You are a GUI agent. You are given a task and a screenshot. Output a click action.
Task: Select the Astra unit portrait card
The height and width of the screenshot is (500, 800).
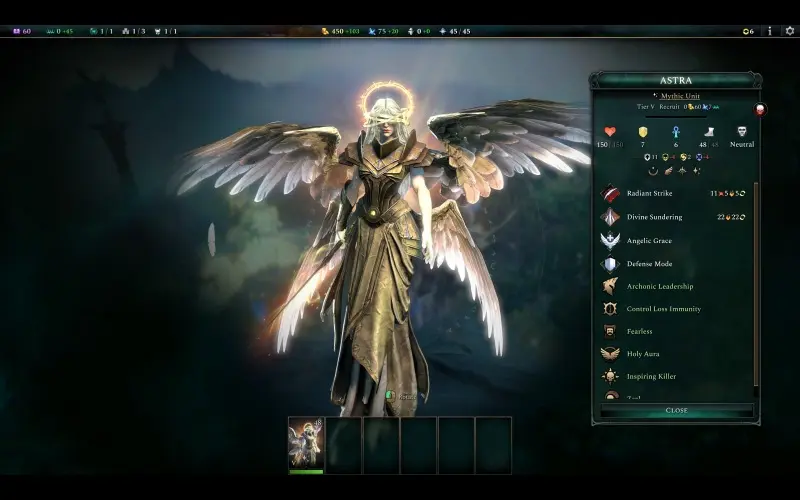click(306, 444)
